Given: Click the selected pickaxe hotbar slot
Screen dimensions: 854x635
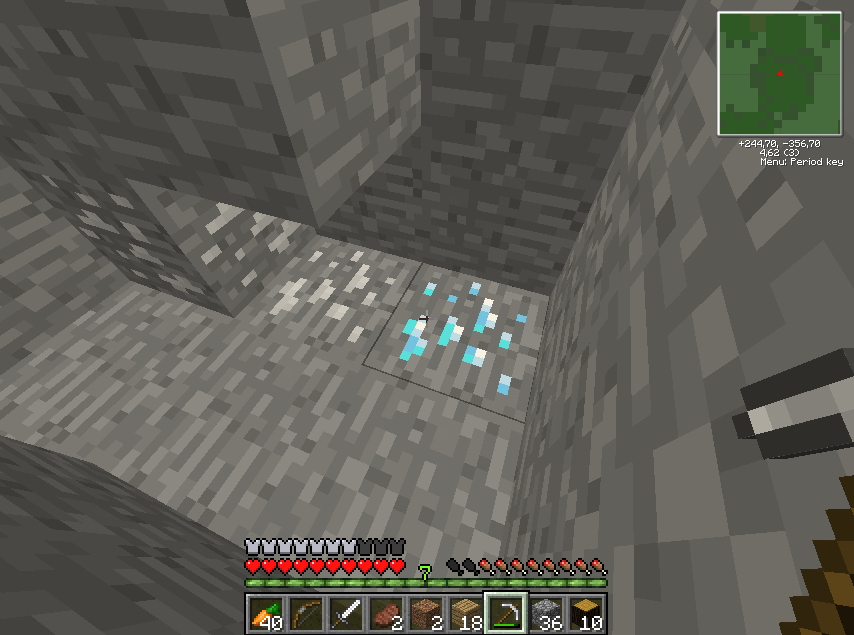Looking at the screenshot, I should click(x=506, y=612).
